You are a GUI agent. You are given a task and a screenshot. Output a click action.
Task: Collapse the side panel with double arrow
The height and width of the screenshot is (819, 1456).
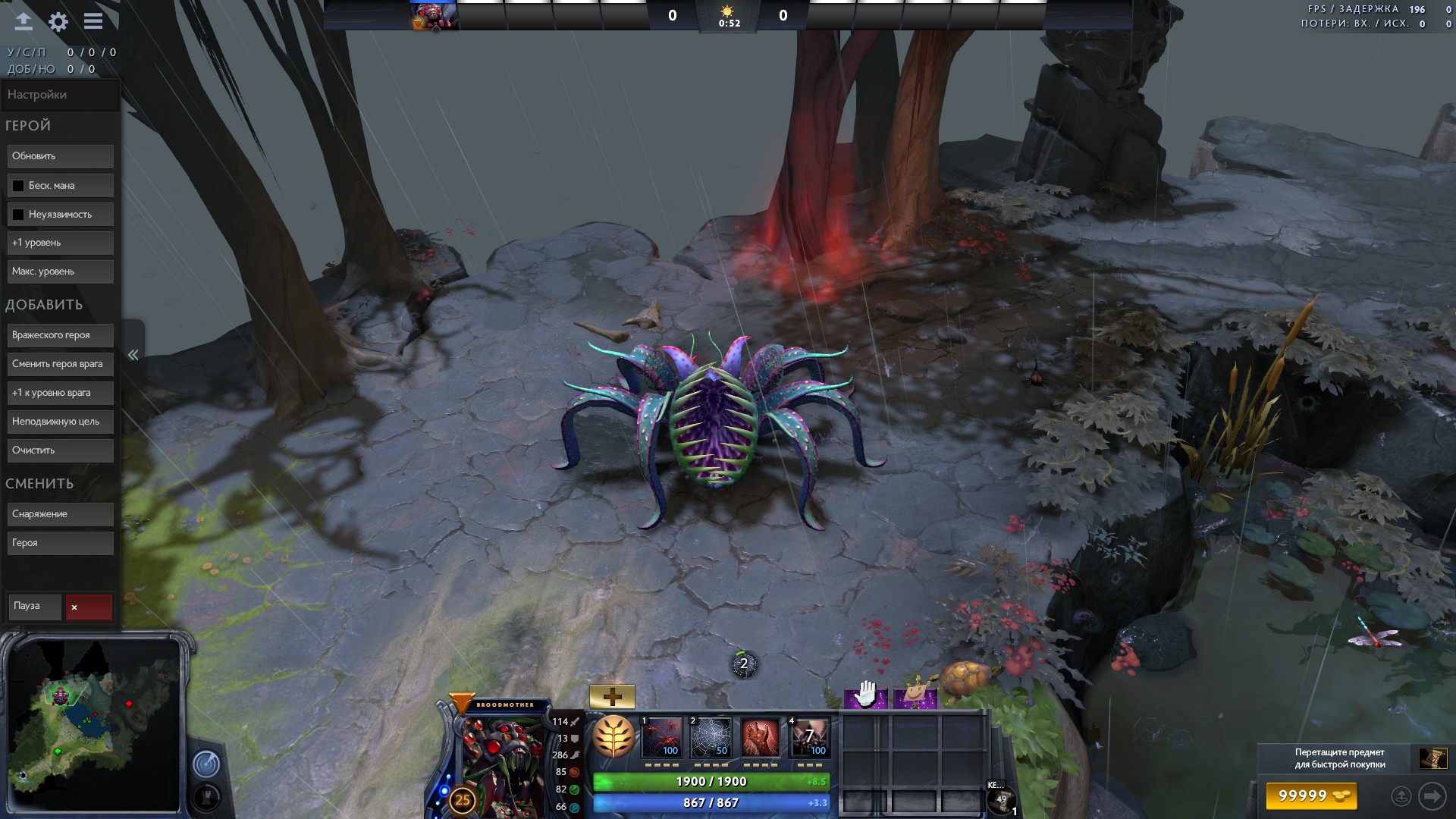click(x=133, y=355)
